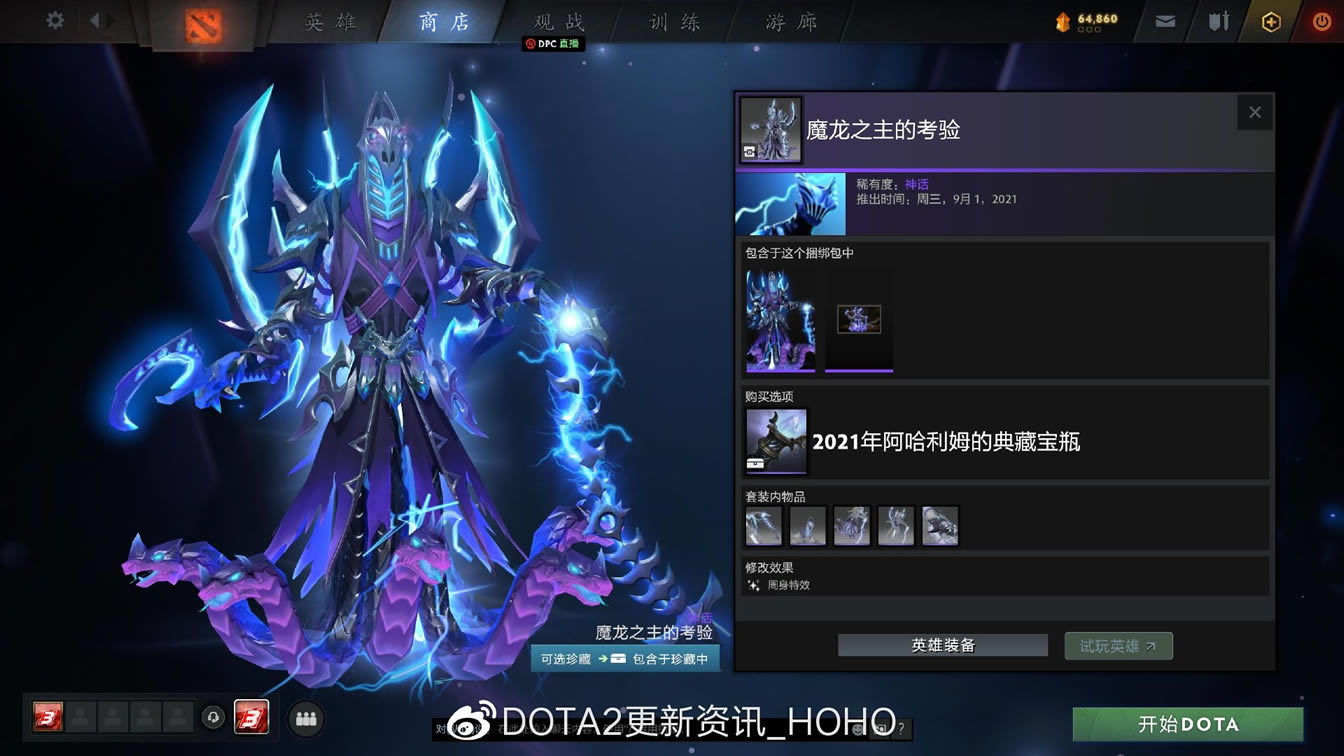The width and height of the screenshot is (1344, 756).
Task: Switch to the 观战 tab
Action: click(x=556, y=22)
